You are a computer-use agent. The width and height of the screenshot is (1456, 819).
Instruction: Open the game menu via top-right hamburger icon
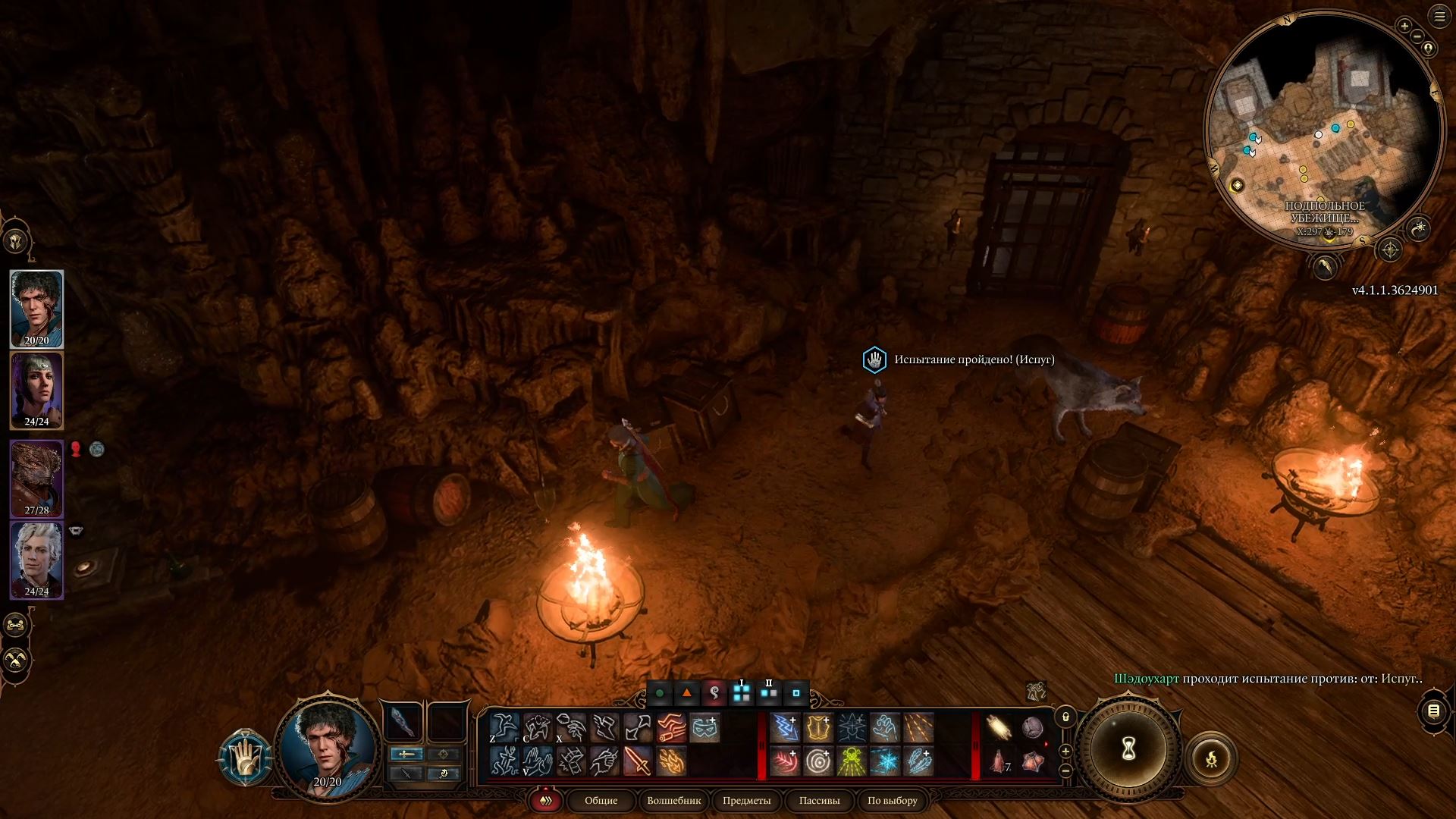pos(1440,17)
